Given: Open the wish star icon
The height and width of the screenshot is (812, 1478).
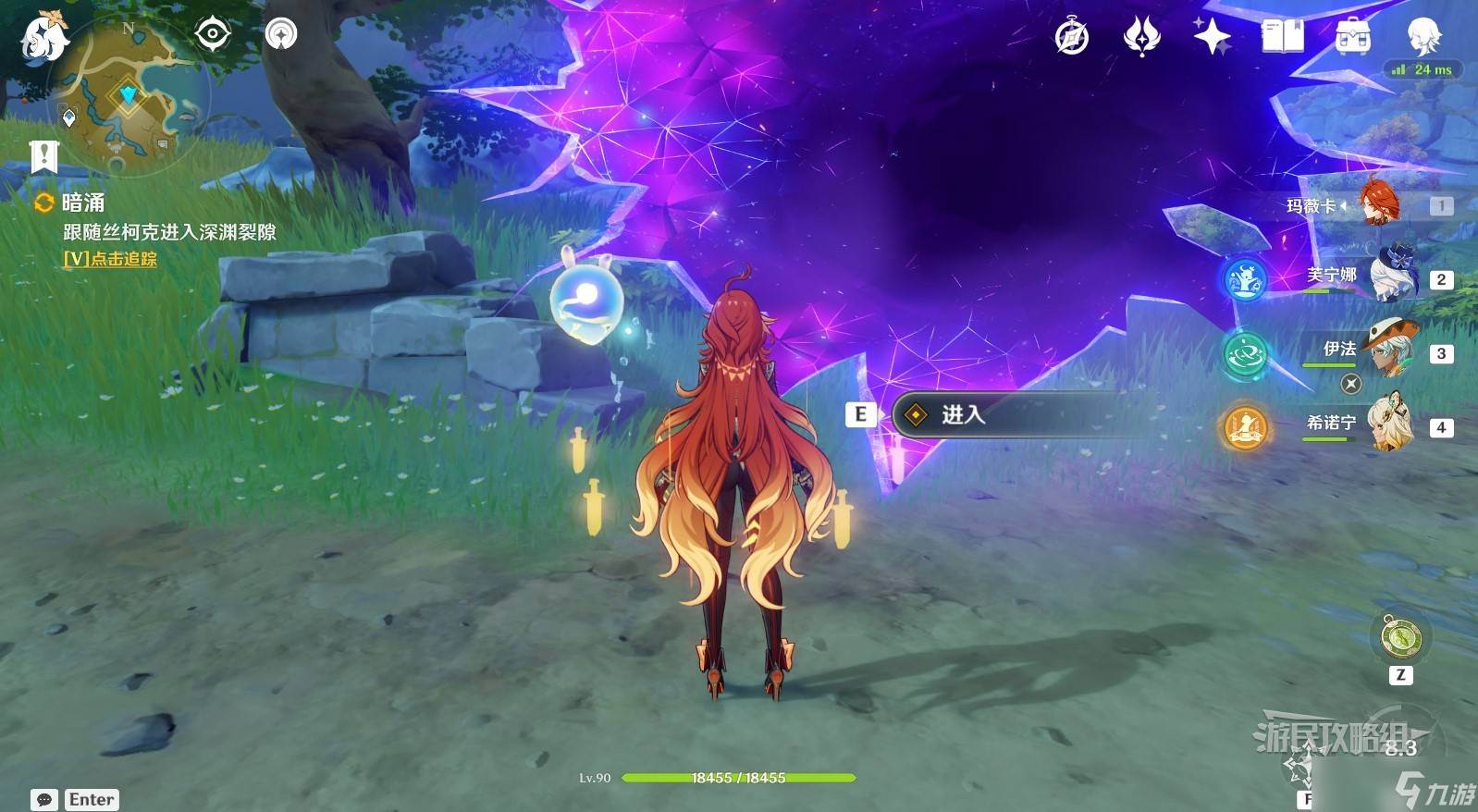Looking at the screenshot, I should [x=1212, y=37].
